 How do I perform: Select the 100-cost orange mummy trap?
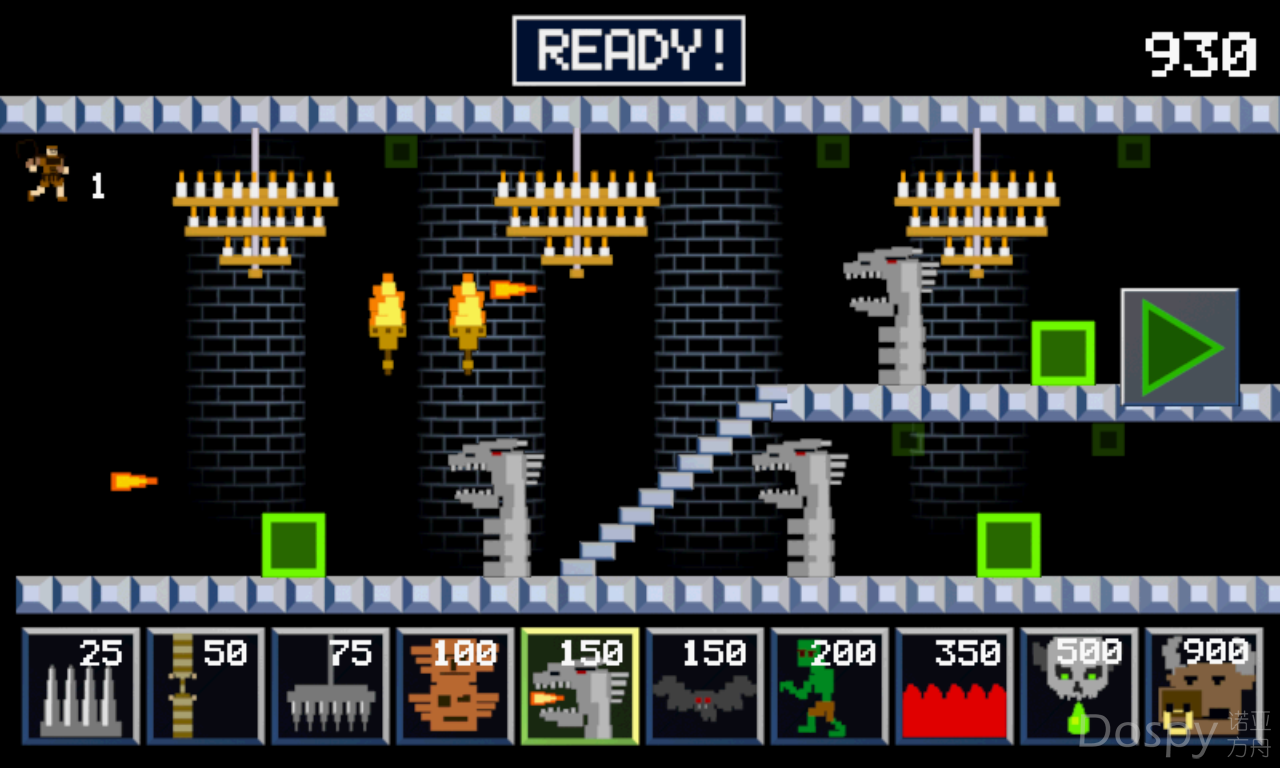tap(456, 686)
